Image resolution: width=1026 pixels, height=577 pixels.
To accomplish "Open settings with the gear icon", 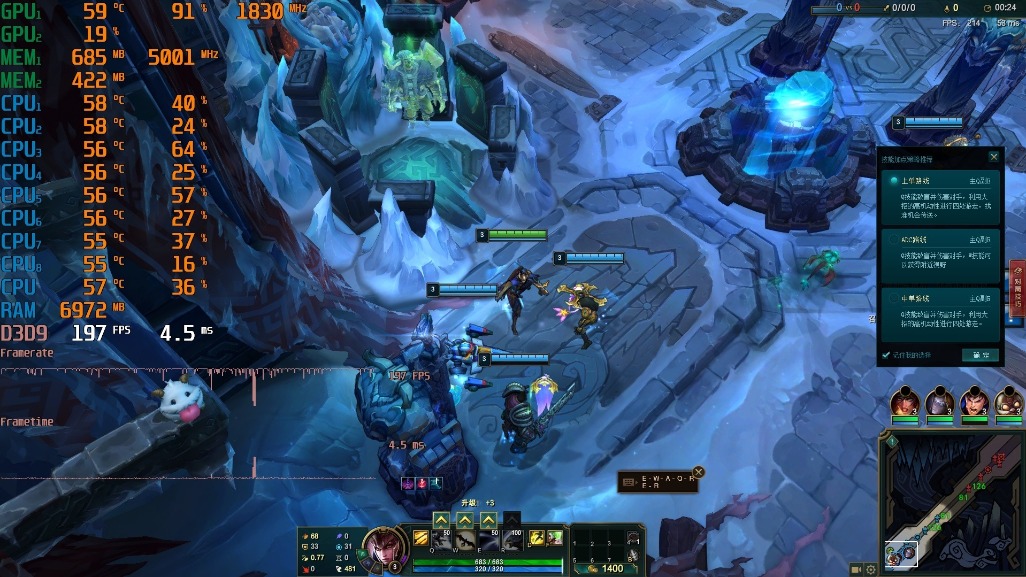I will 871,569.
